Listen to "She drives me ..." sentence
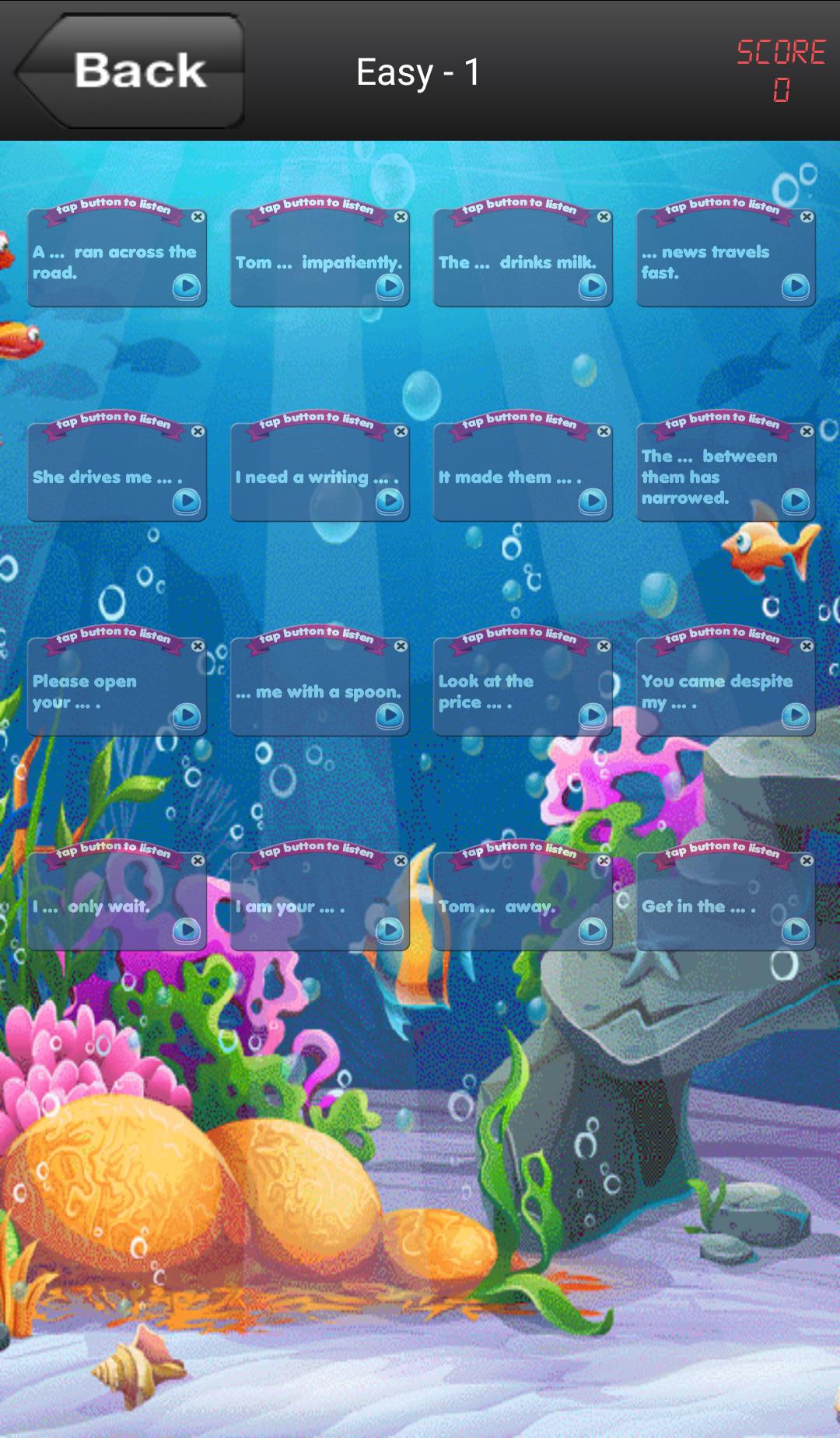The image size is (840, 1438). pos(187,502)
